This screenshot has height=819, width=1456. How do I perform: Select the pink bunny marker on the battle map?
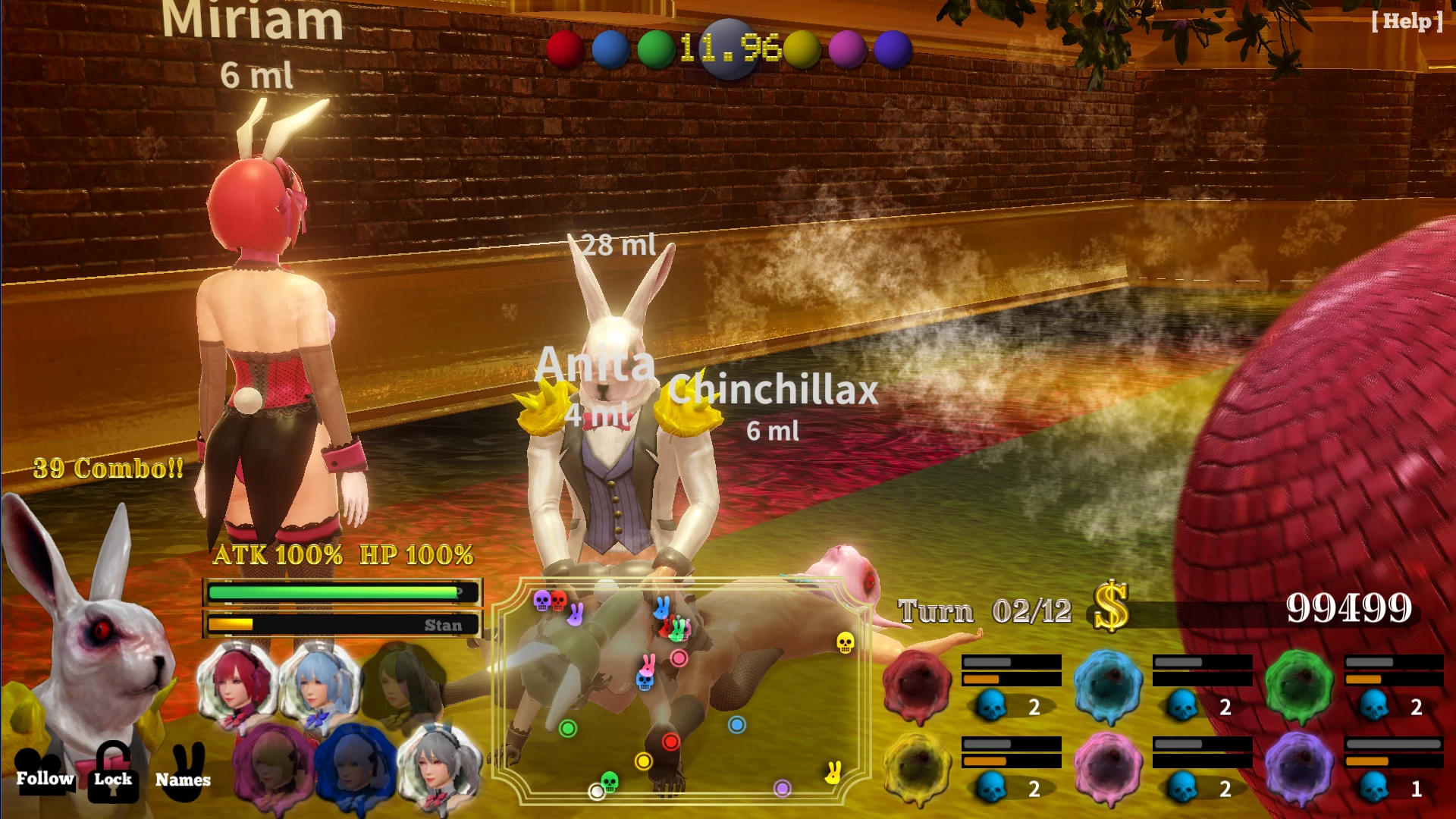648,664
